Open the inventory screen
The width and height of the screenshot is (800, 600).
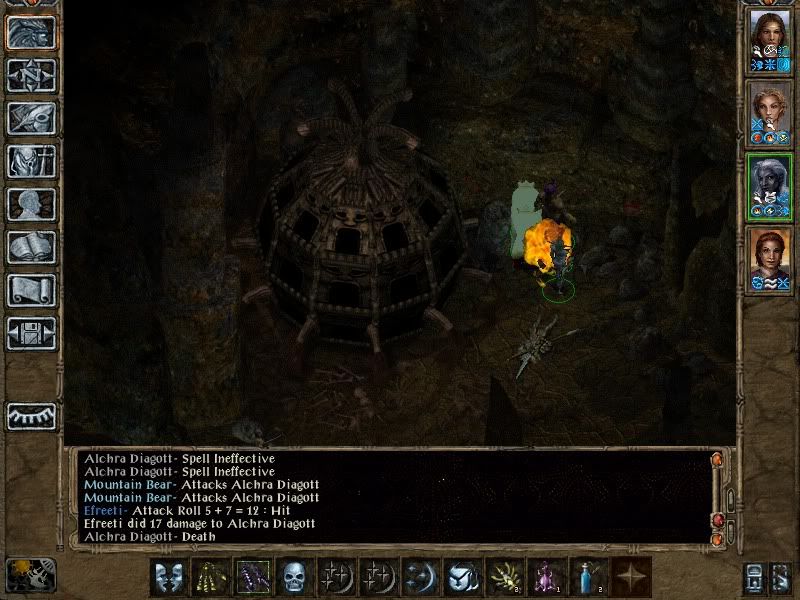point(31,161)
